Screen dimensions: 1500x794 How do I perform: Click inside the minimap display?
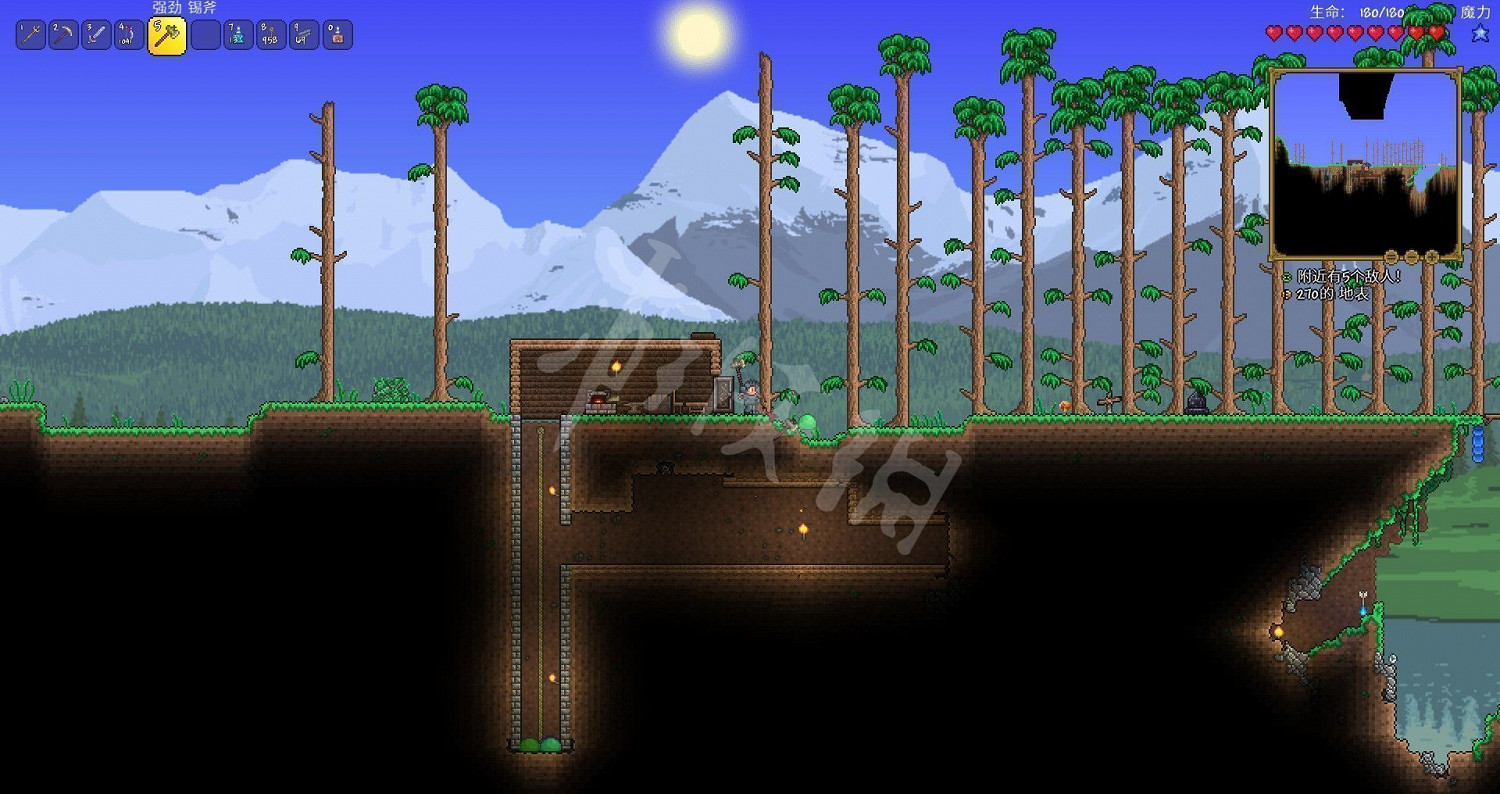[x=1363, y=160]
